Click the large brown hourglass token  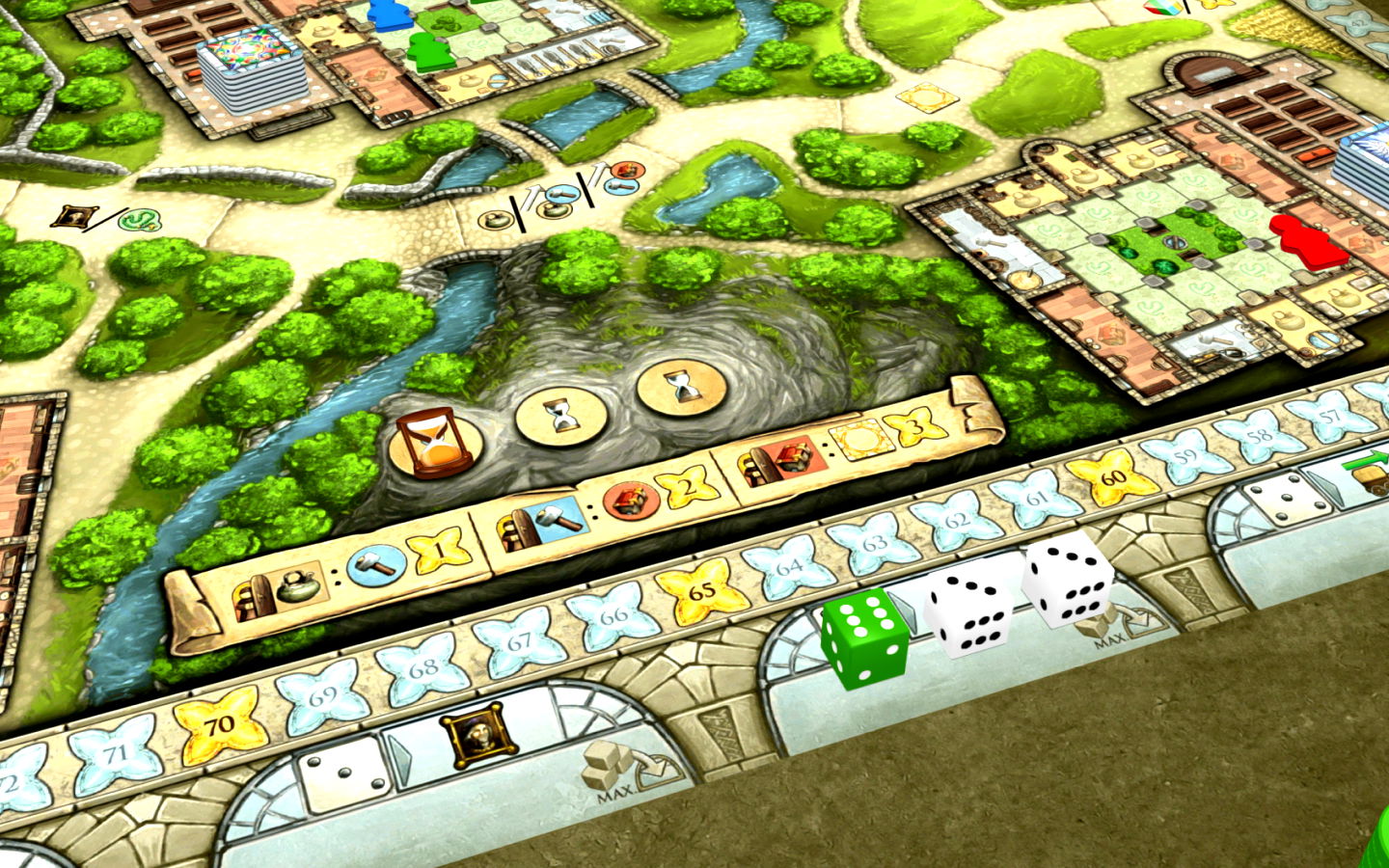click(x=430, y=442)
